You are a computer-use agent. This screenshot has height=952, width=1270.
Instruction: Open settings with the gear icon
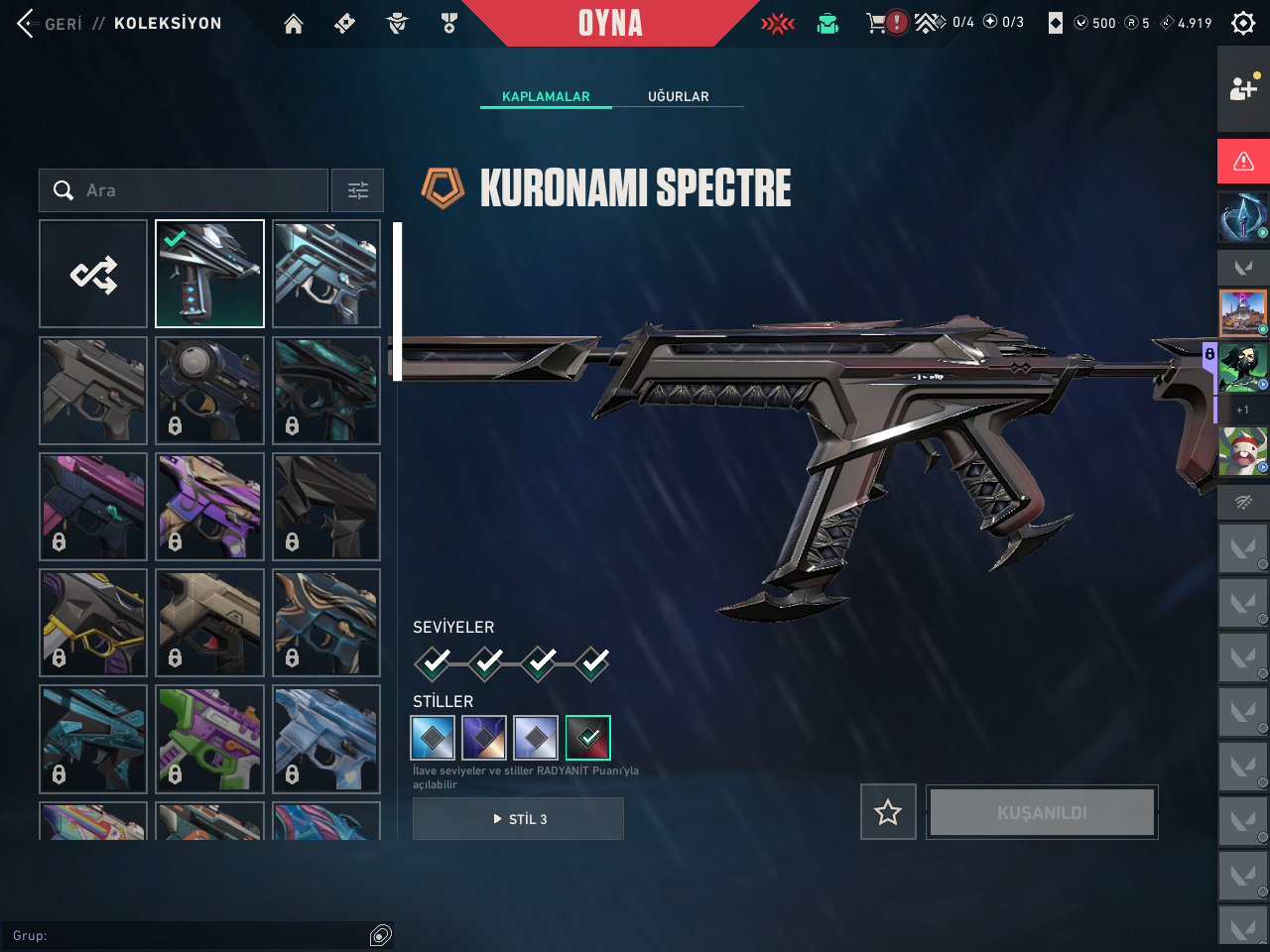[x=1243, y=23]
